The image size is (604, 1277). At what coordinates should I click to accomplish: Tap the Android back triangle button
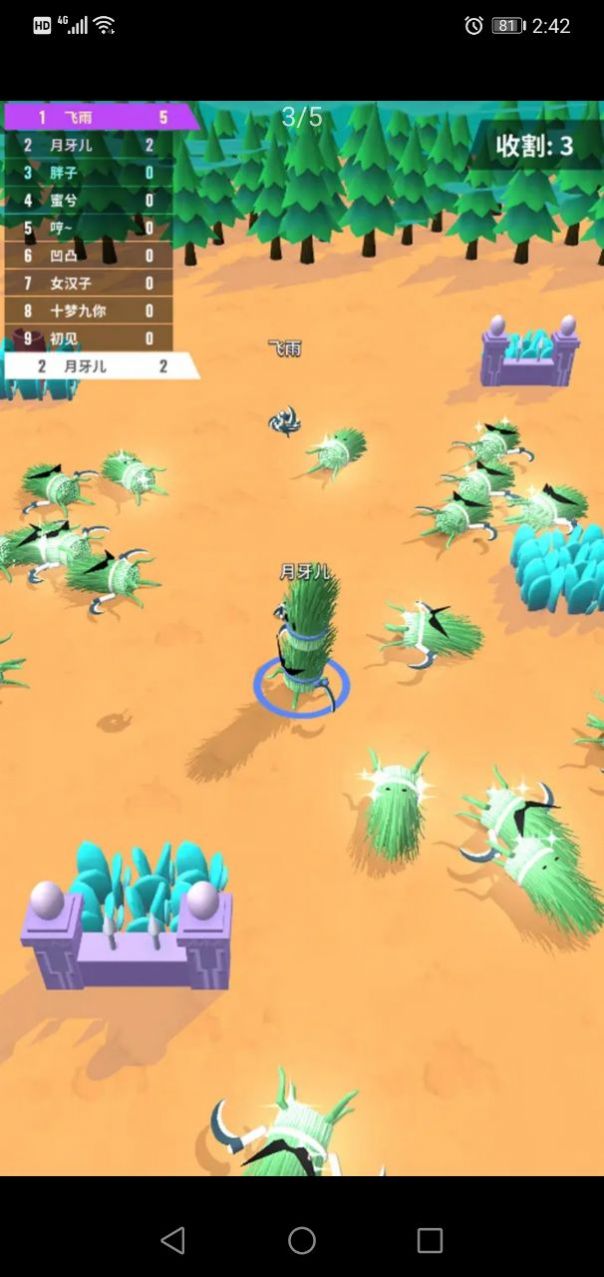tap(173, 1240)
